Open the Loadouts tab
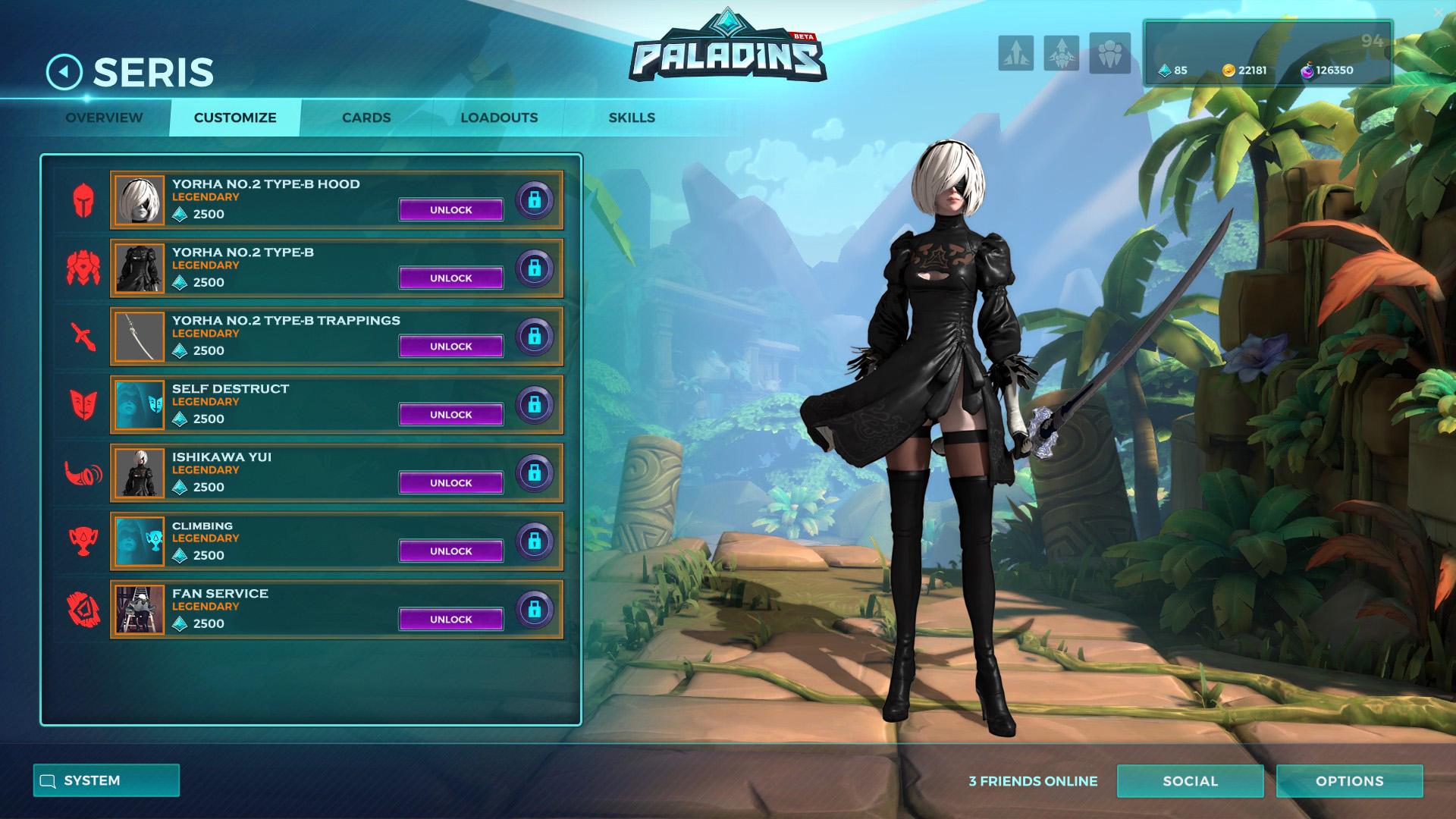 tap(500, 118)
